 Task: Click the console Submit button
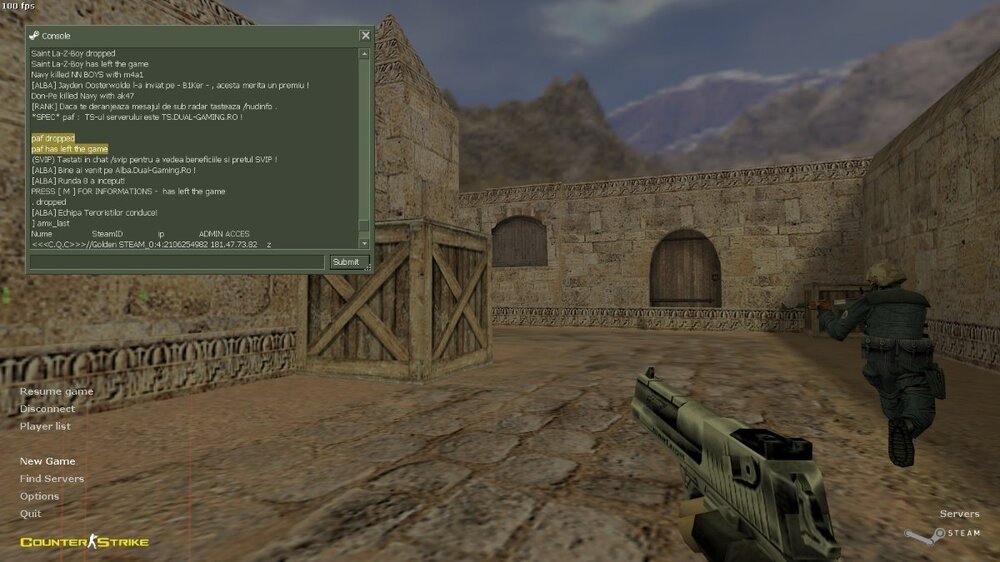346,262
